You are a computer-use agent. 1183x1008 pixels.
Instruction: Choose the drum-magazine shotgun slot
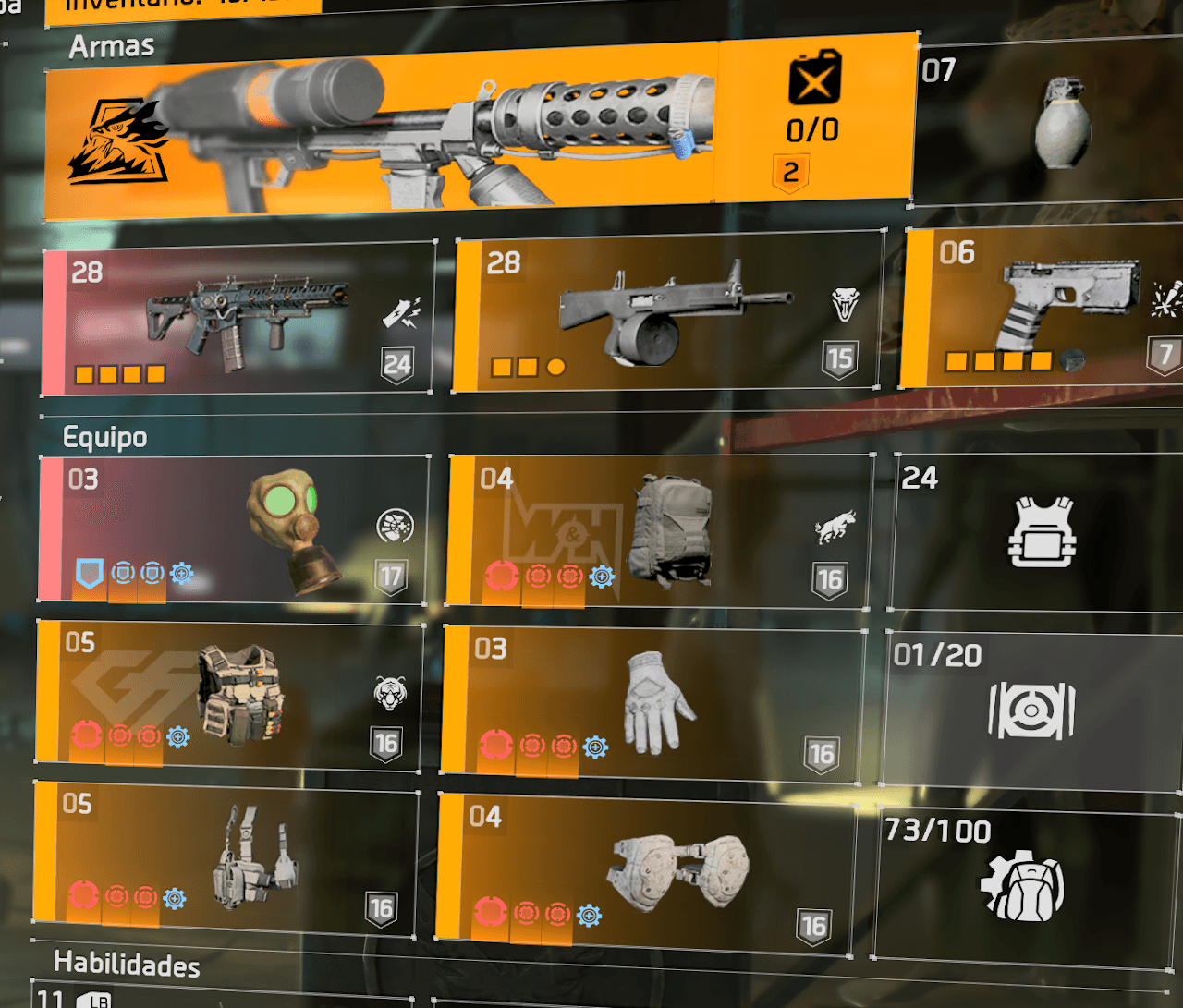(667, 312)
